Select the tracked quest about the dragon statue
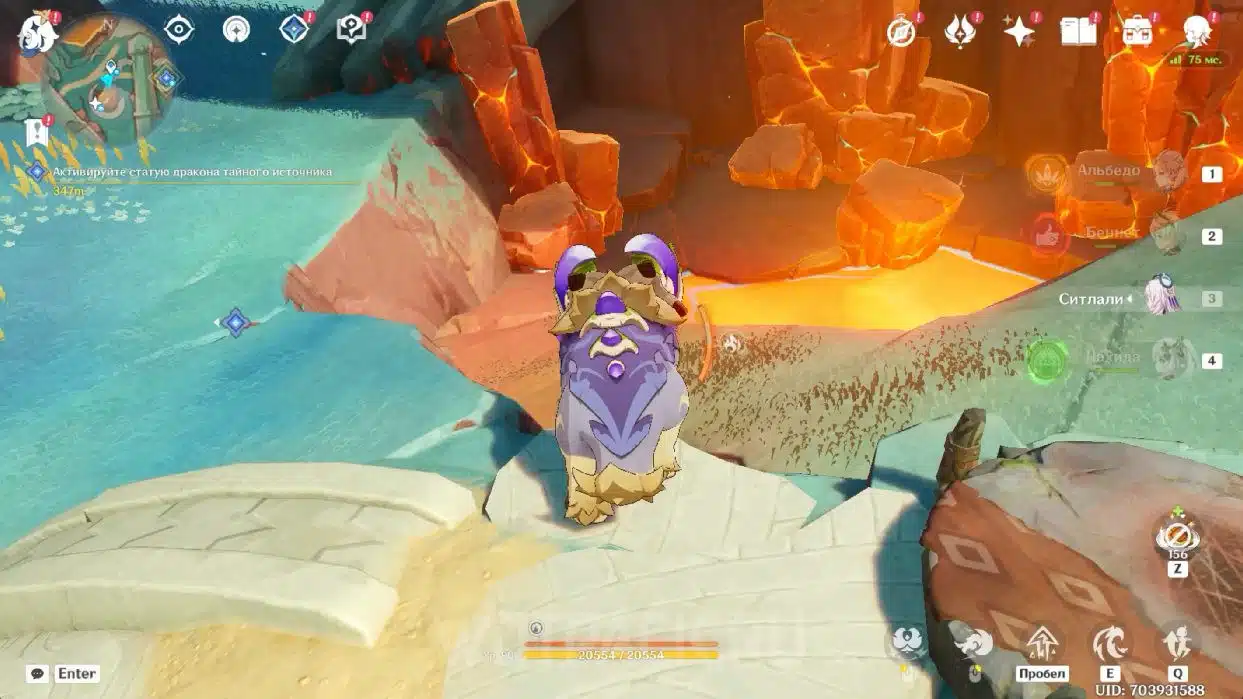The image size is (1243, 699). tap(191, 172)
